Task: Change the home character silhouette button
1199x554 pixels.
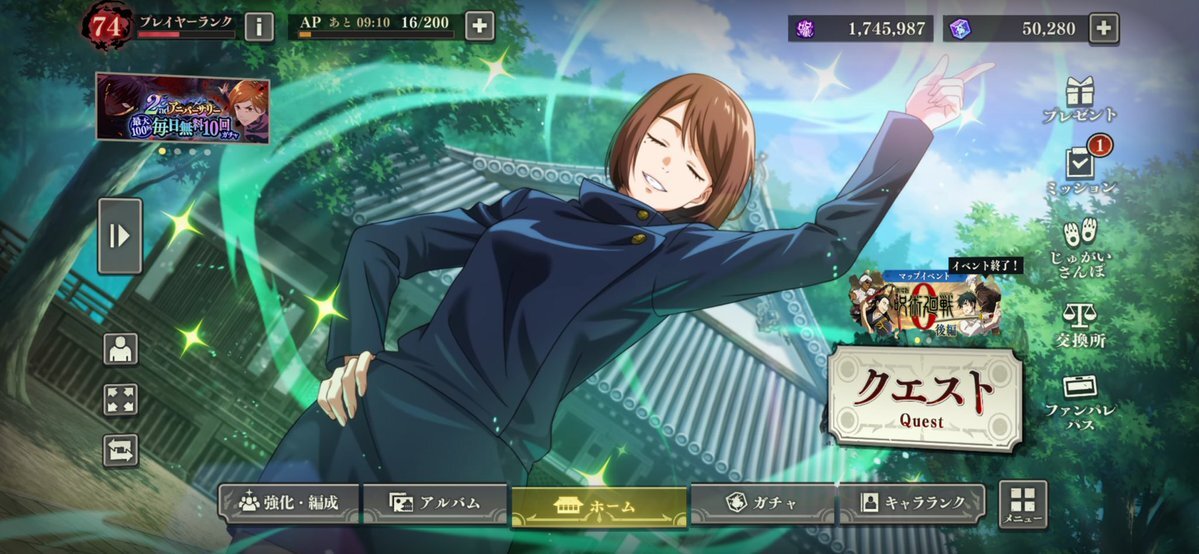Action: pos(120,349)
